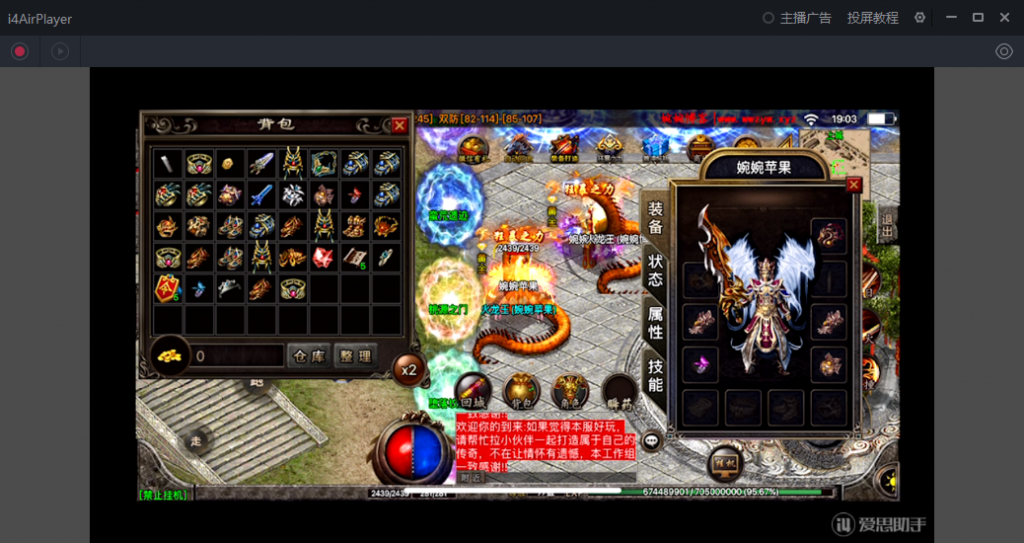The width and height of the screenshot is (1024, 543).
Task: Switch to the 装备 equipment tab
Action: (x=655, y=218)
